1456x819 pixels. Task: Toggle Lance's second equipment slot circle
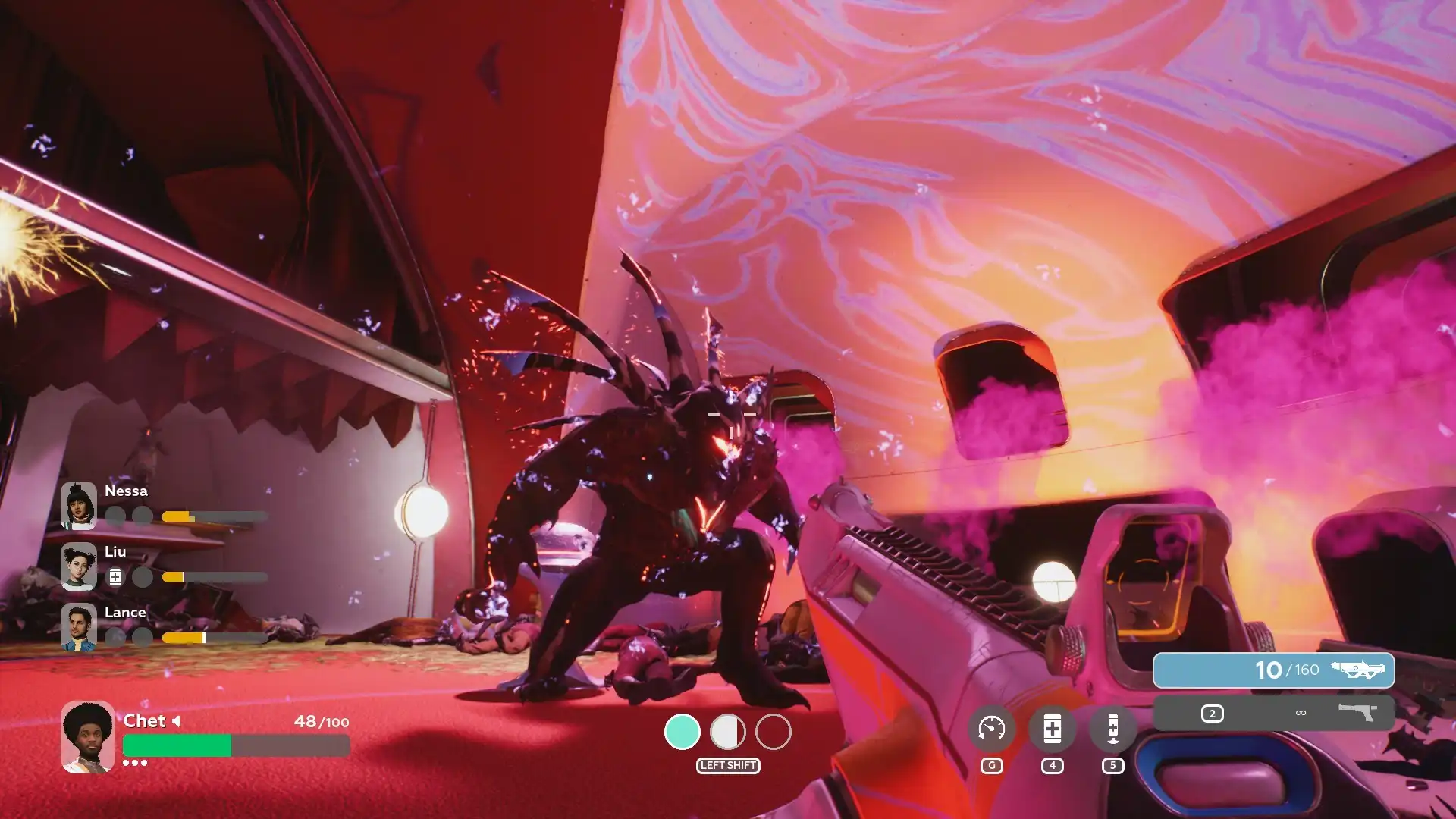(x=143, y=637)
